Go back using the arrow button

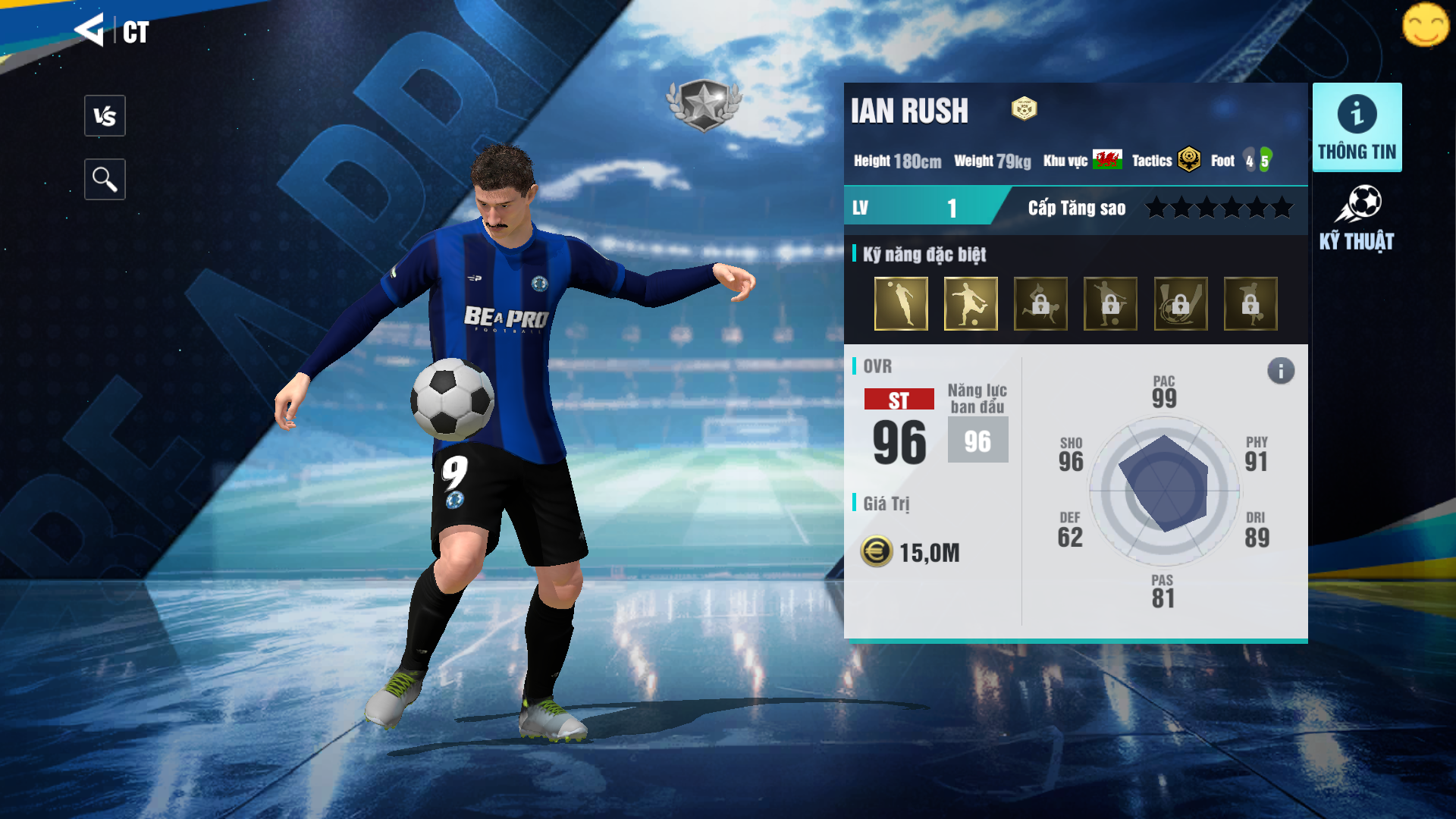tap(89, 30)
